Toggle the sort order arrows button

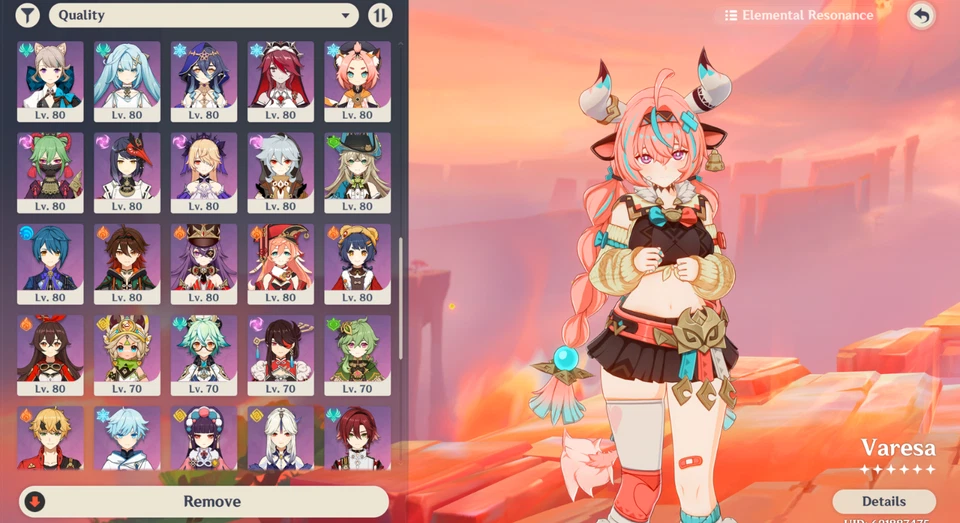(380, 15)
